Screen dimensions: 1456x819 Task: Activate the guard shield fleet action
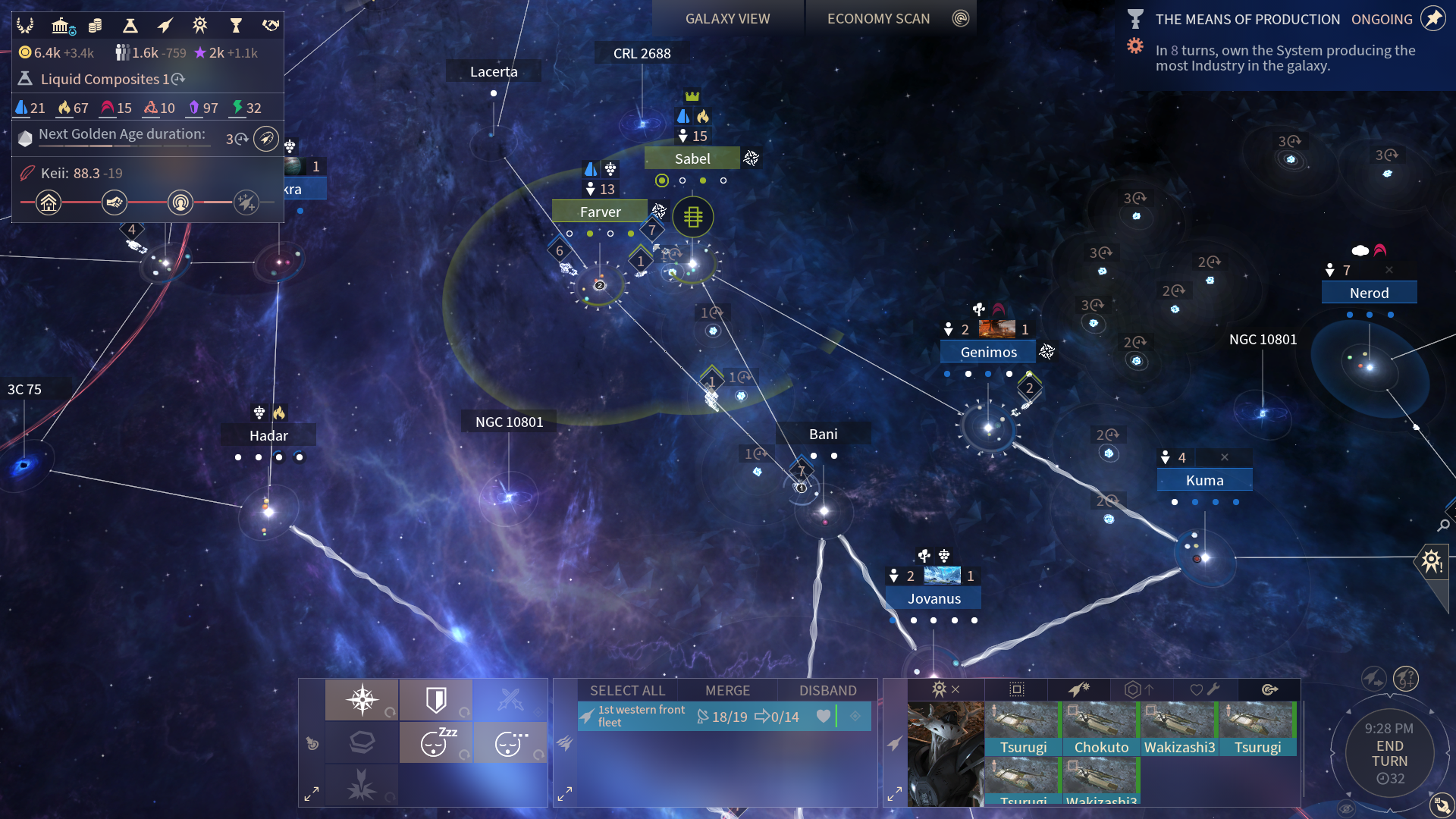coord(436,699)
